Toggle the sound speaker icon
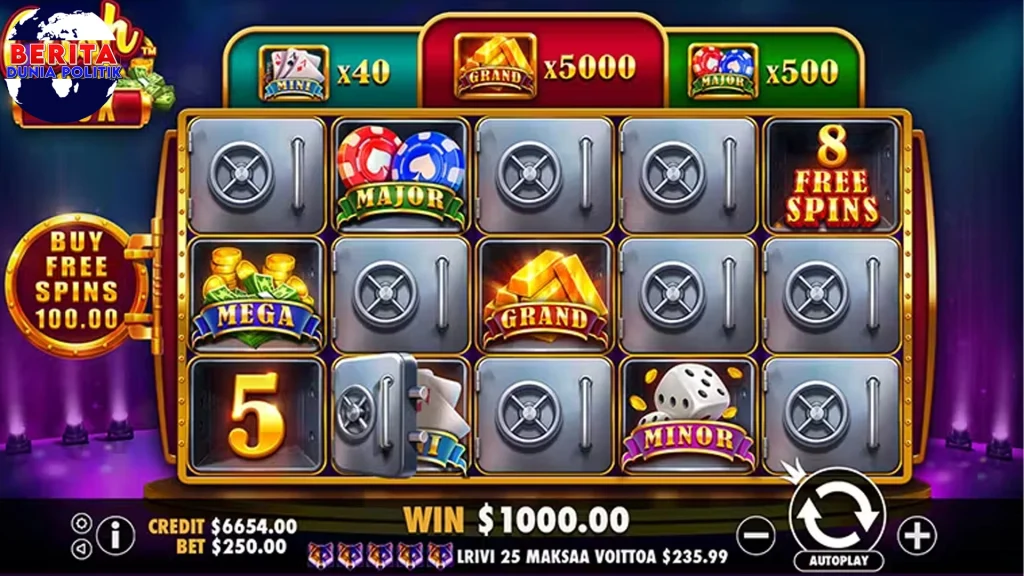 coord(82,549)
